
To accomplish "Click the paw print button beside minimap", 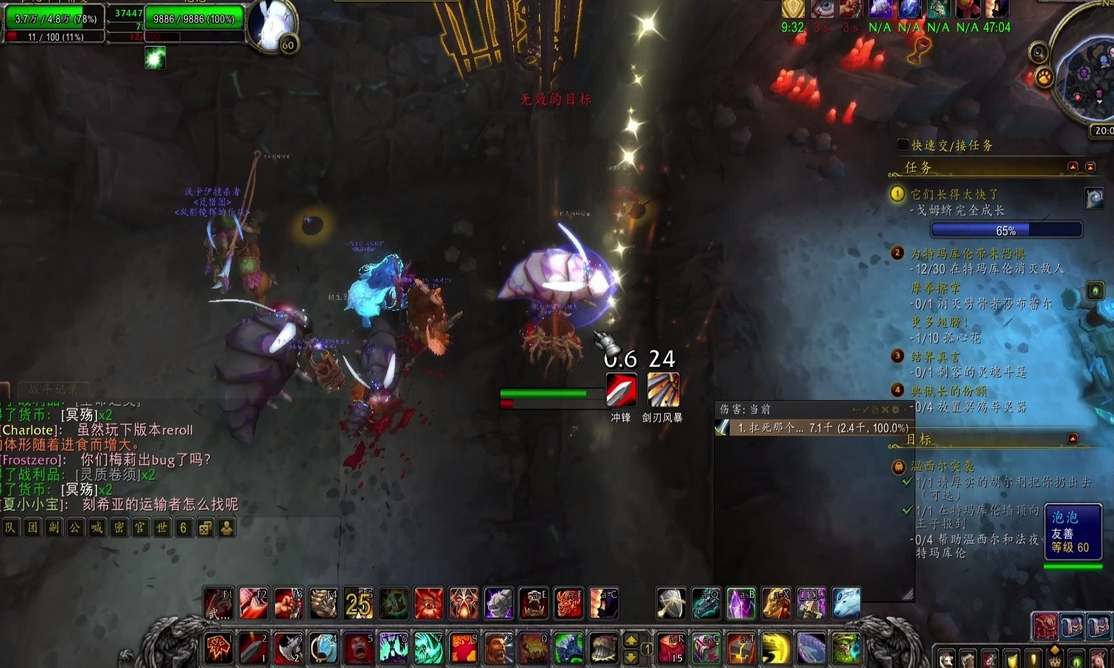I will click(1045, 77).
